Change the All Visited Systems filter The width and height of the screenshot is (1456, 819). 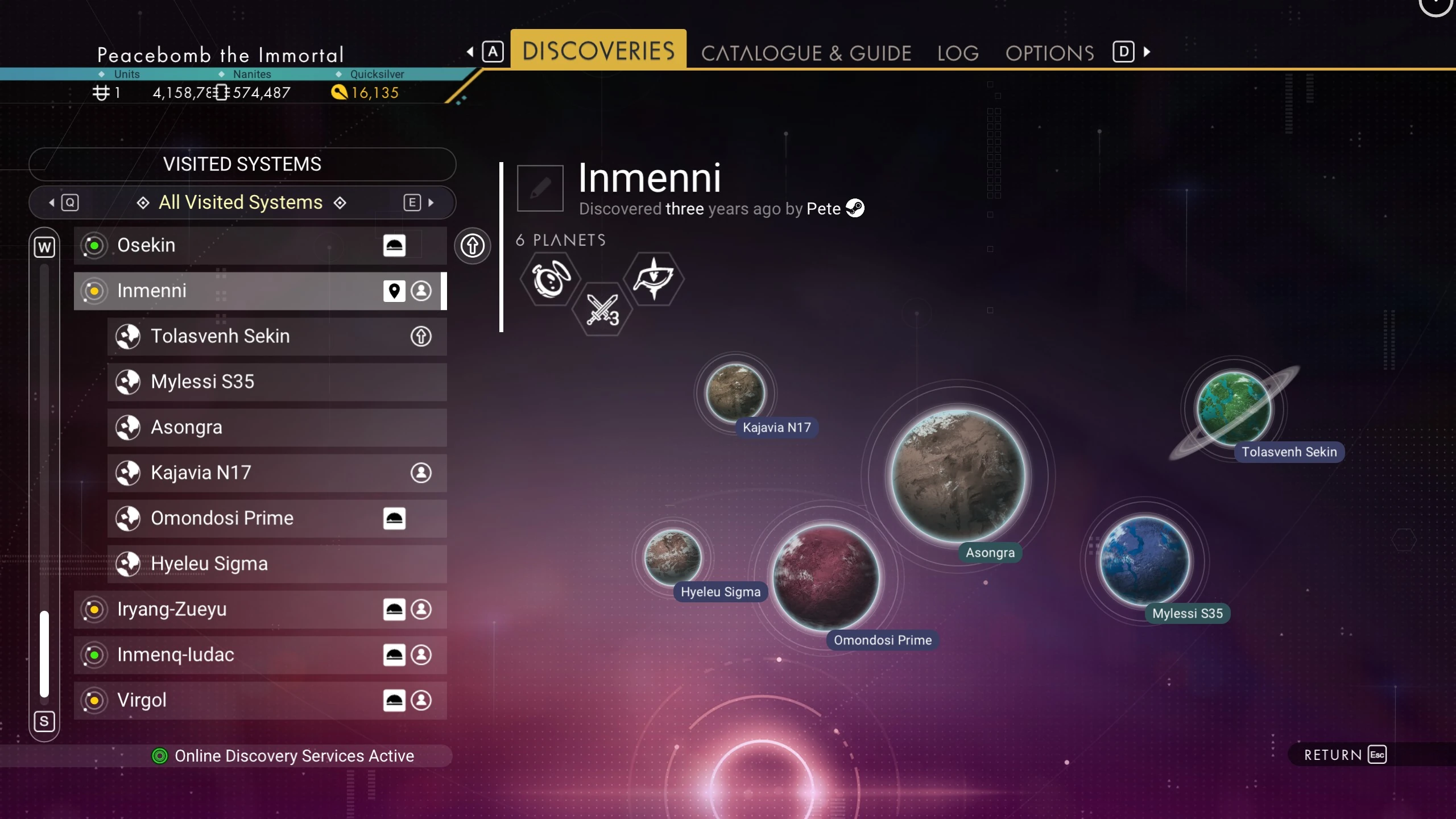[241, 202]
